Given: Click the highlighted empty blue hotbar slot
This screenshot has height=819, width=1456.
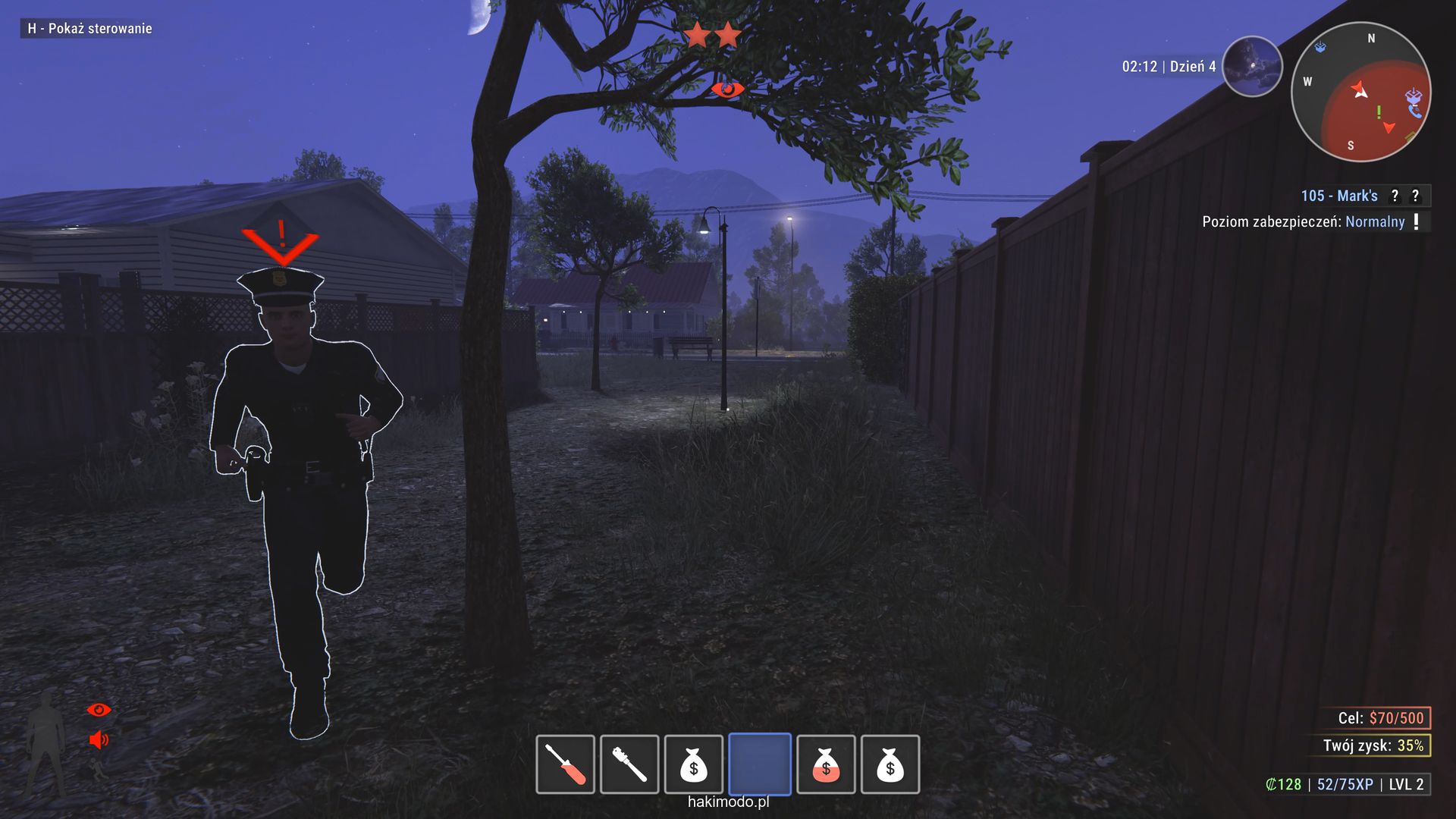Looking at the screenshot, I should pyautogui.click(x=760, y=764).
